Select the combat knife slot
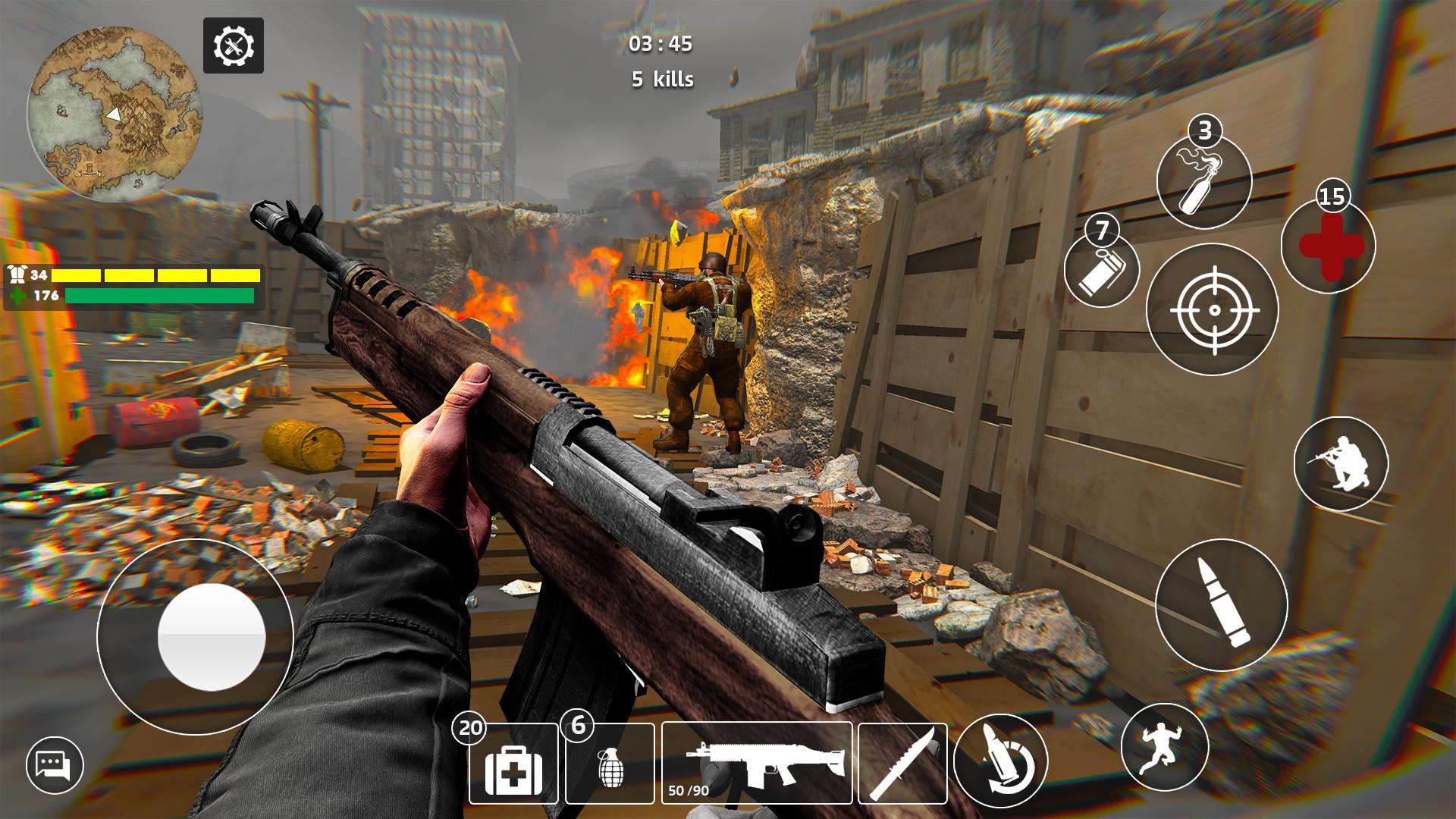Screen dimensions: 1456x819 pos(902,763)
